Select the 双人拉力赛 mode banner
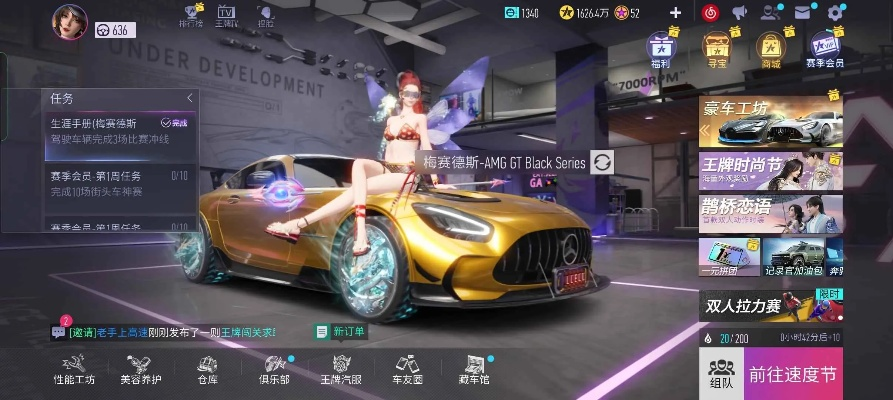893x400 pixels. (x=770, y=304)
